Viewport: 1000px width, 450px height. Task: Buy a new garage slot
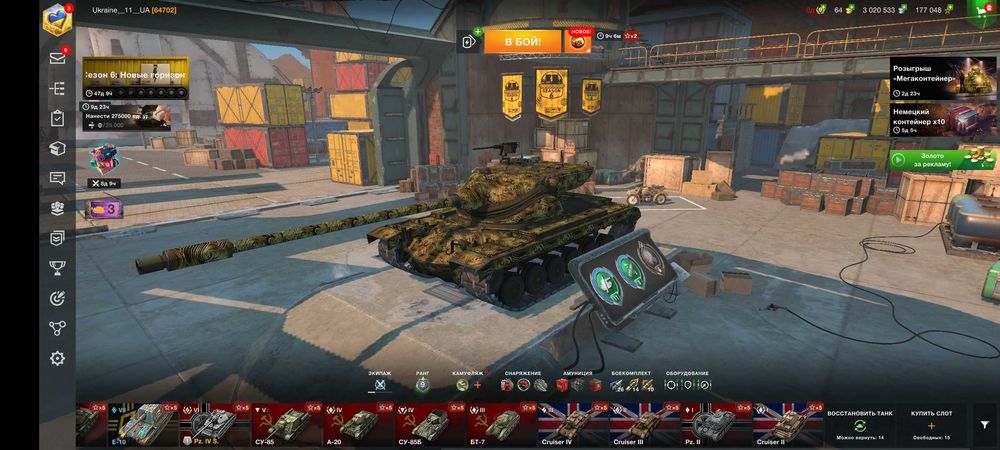tap(930, 425)
